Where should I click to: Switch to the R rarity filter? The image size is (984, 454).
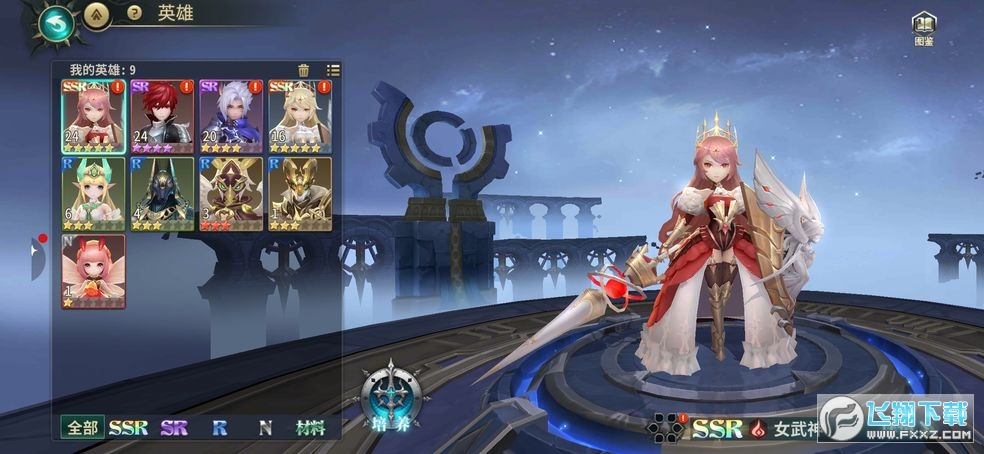[x=219, y=428]
